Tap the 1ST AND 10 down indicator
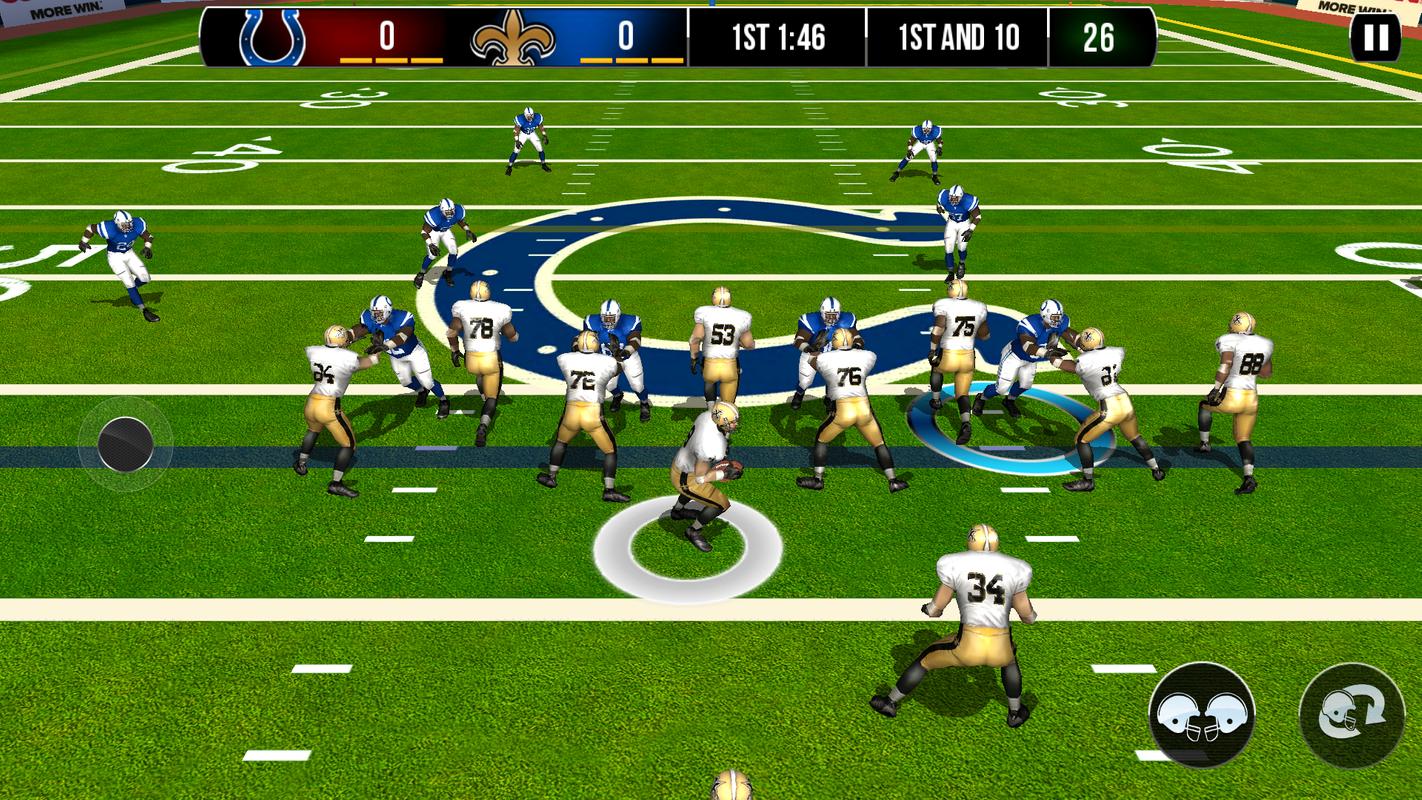Viewport: 1422px width, 800px height. pyautogui.click(x=958, y=37)
